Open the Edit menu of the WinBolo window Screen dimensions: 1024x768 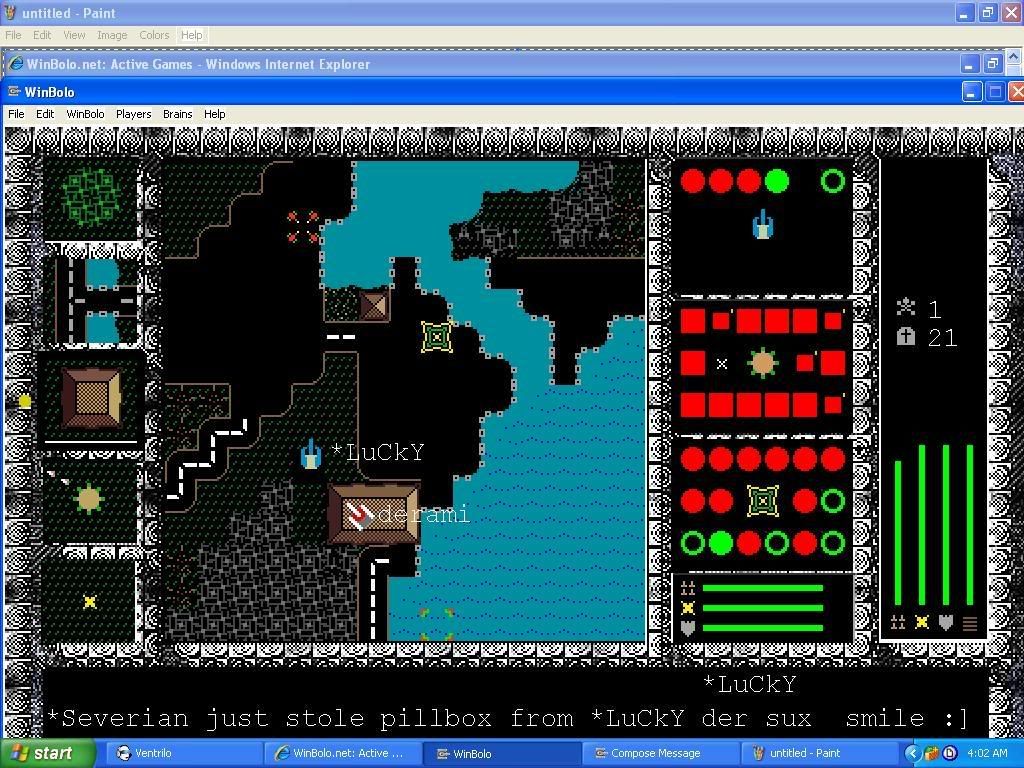click(x=45, y=114)
